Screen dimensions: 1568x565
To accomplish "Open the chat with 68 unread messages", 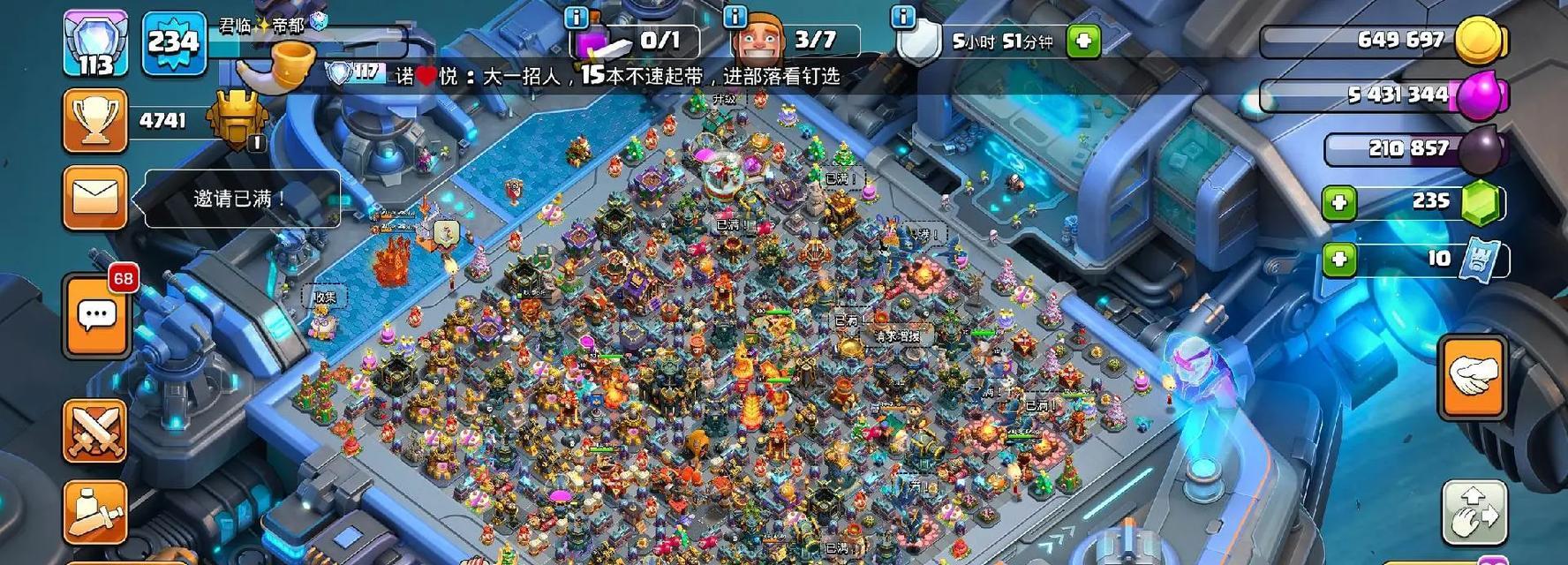I will pos(97,315).
